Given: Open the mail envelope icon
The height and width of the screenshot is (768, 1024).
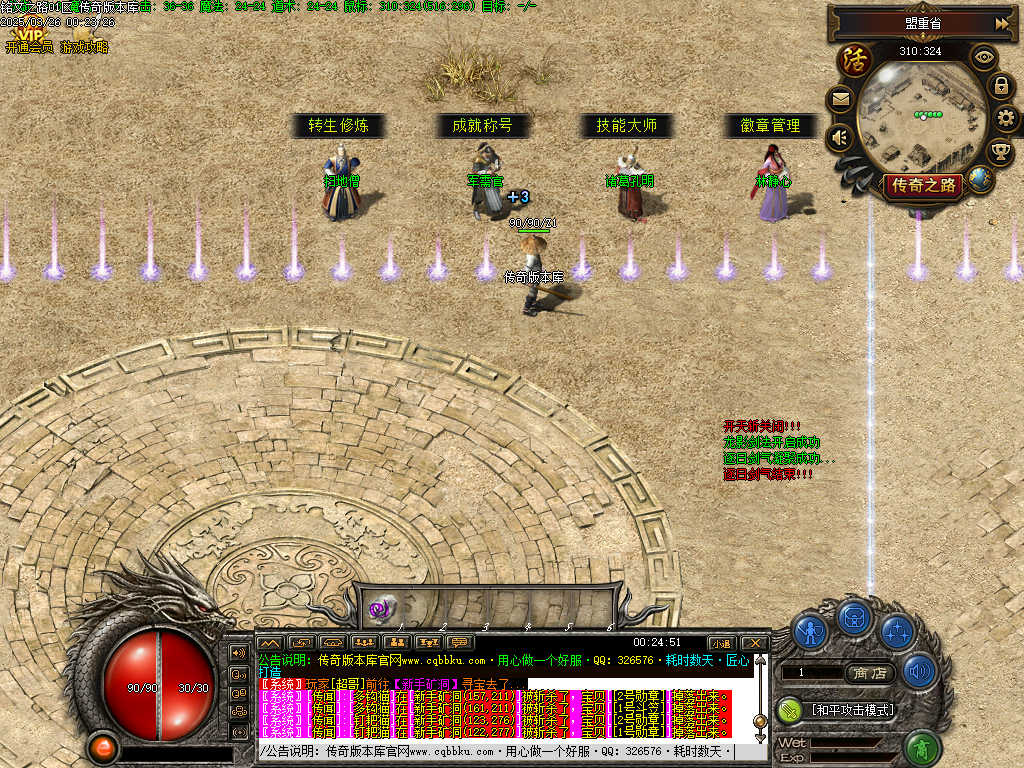Looking at the screenshot, I should tap(840, 99).
